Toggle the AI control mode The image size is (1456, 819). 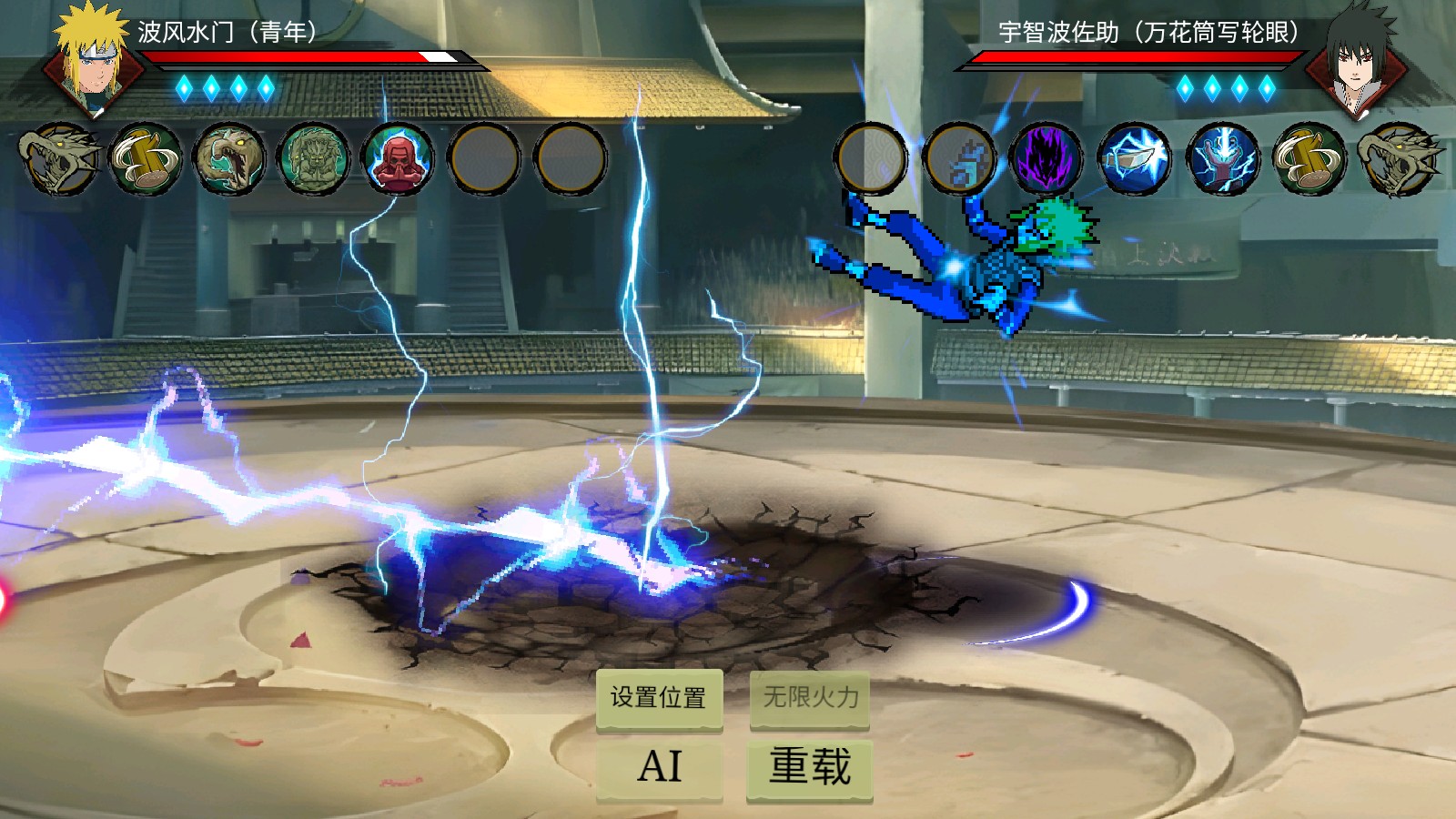(659, 769)
